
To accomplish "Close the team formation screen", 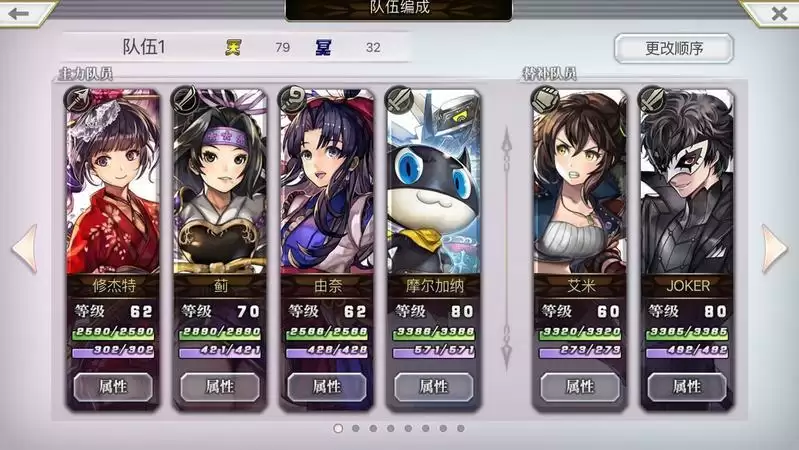I will click(x=778, y=14).
